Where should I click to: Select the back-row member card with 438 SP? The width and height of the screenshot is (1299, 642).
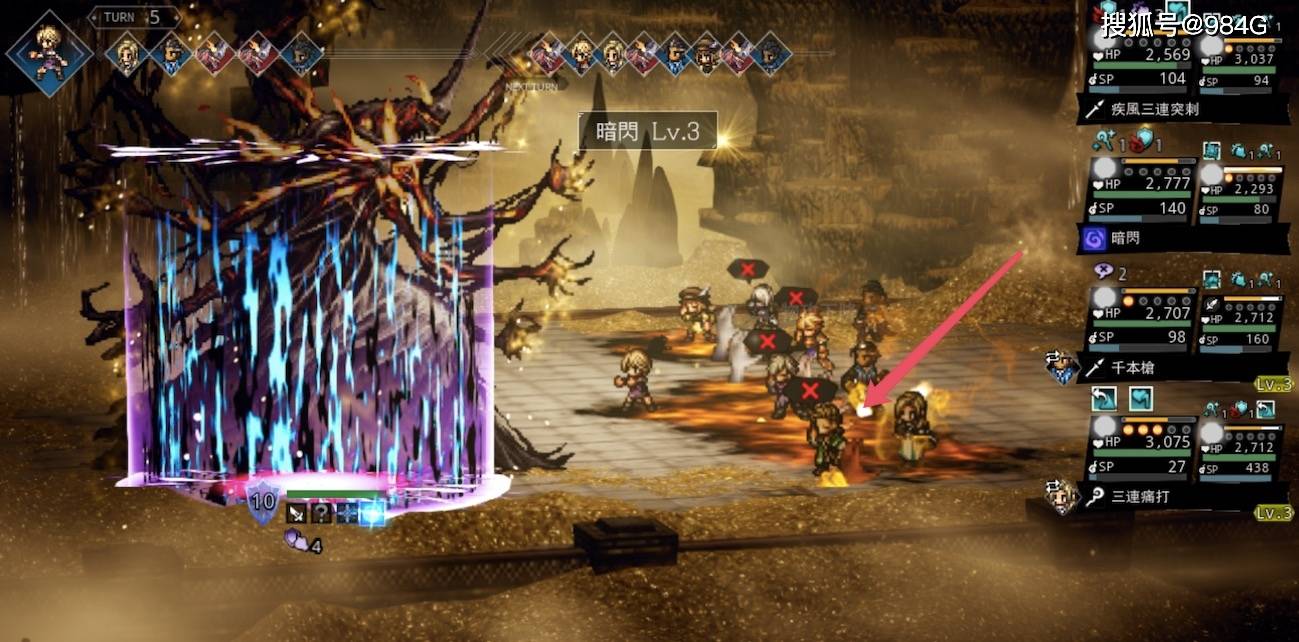click(x=1240, y=449)
